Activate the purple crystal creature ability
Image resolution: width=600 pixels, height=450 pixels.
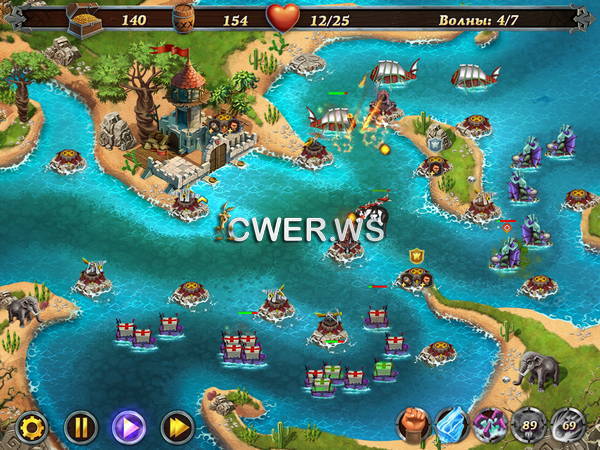click(x=490, y=425)
